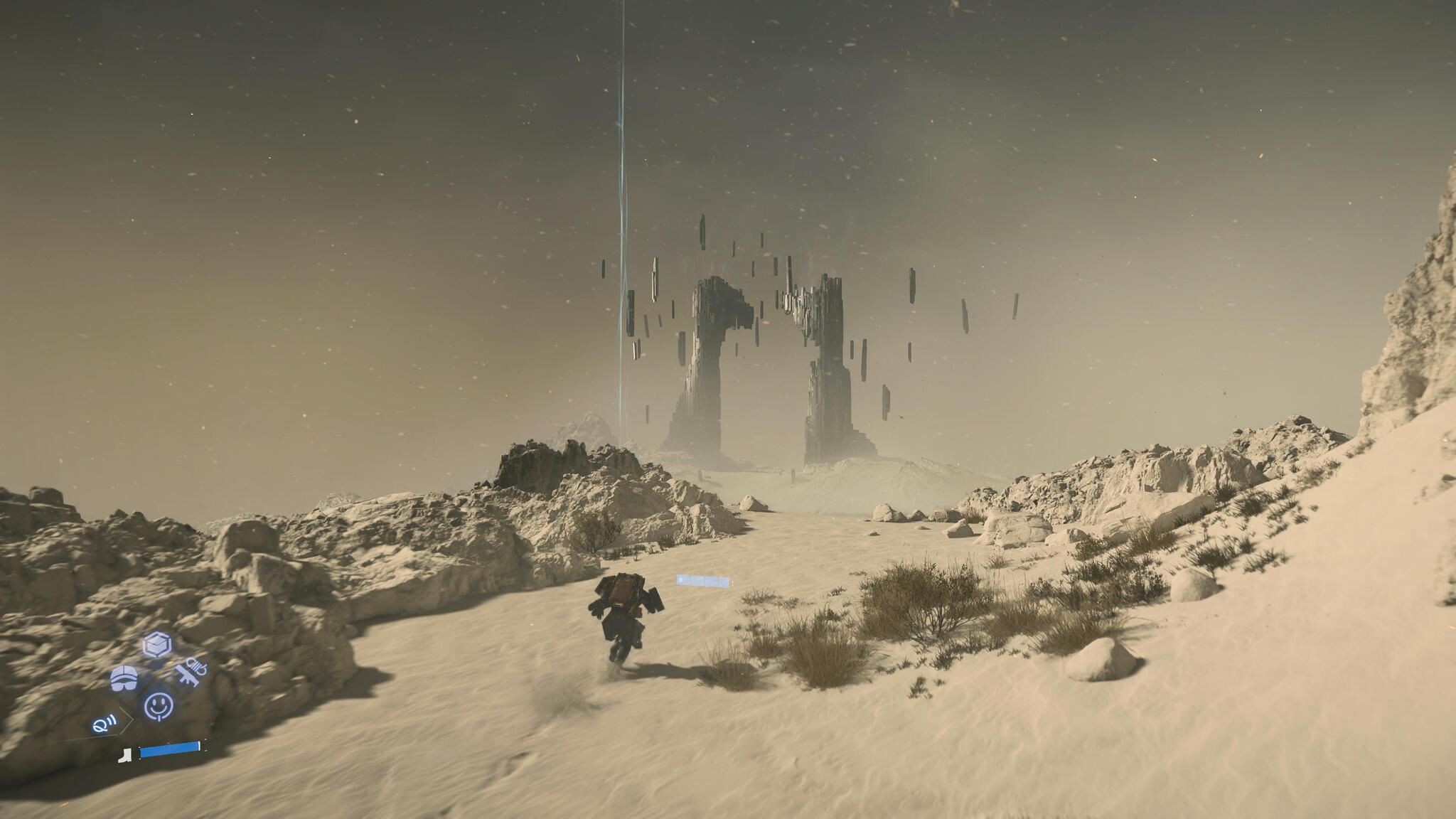Choose the rifle weapon icon
The height and width of the screenshot is (819, 1456).
point(190,673)
